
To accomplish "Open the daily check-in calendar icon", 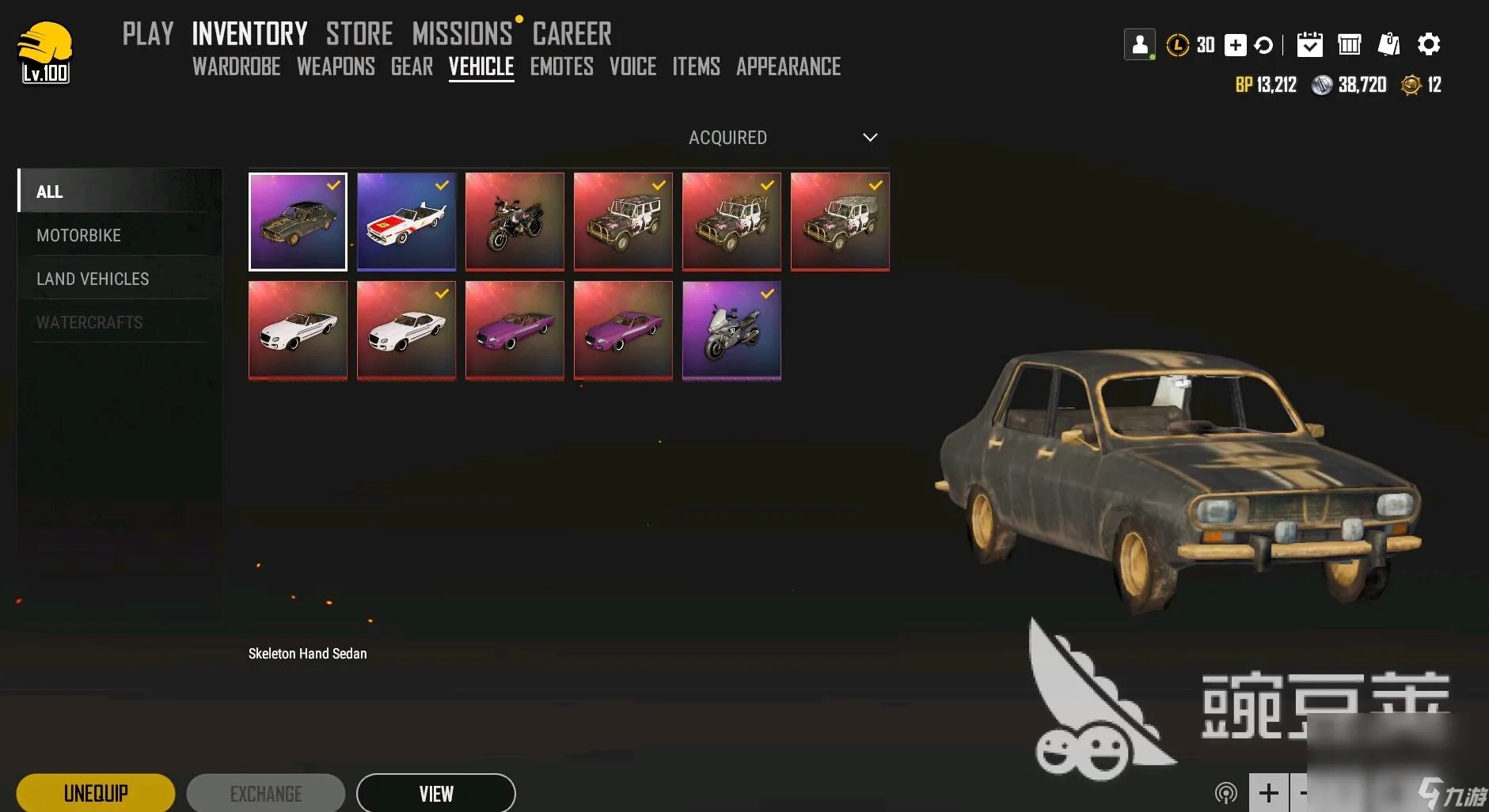I will click(1311, 45).
